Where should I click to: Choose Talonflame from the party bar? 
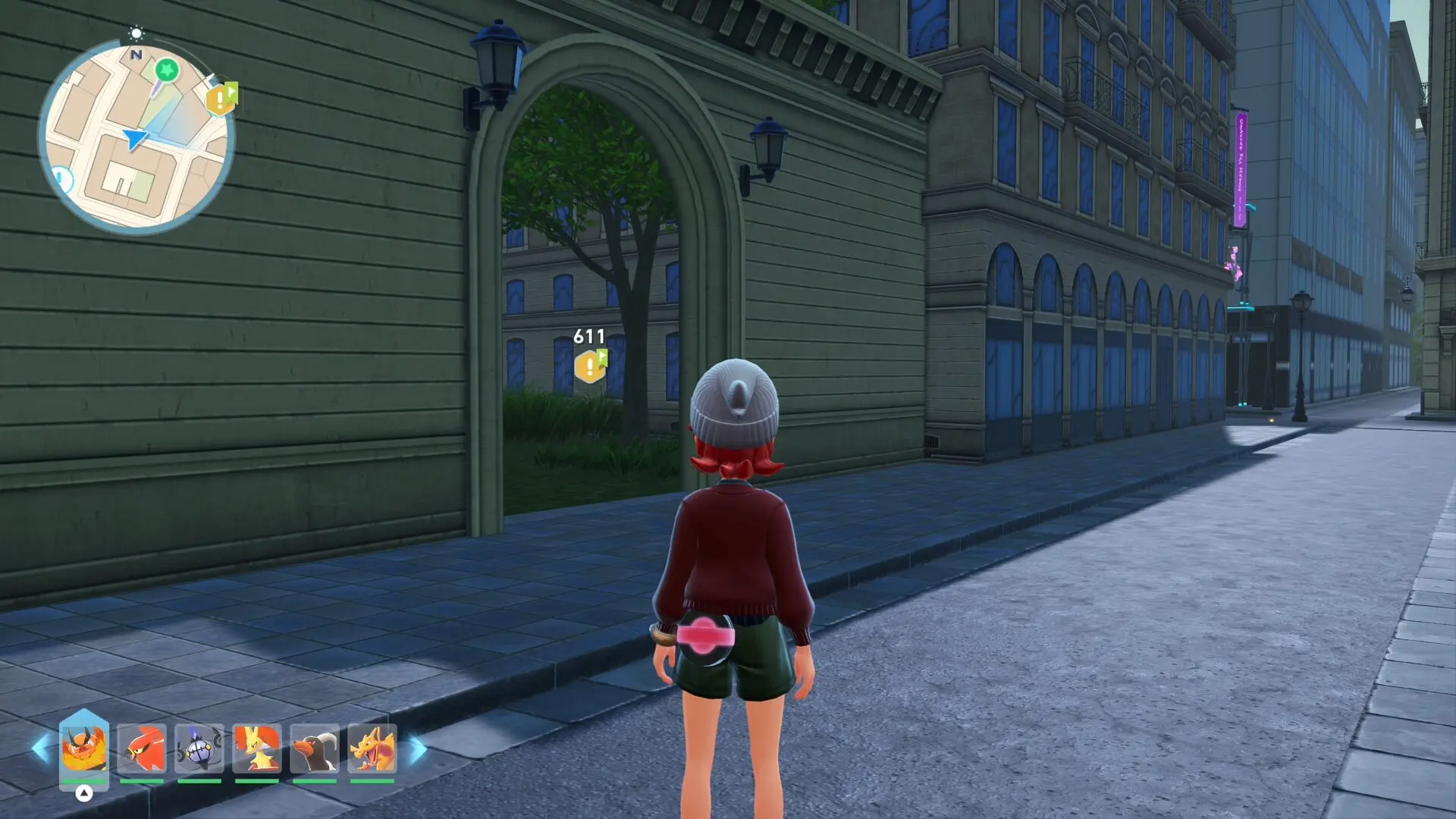coord(142,748)
